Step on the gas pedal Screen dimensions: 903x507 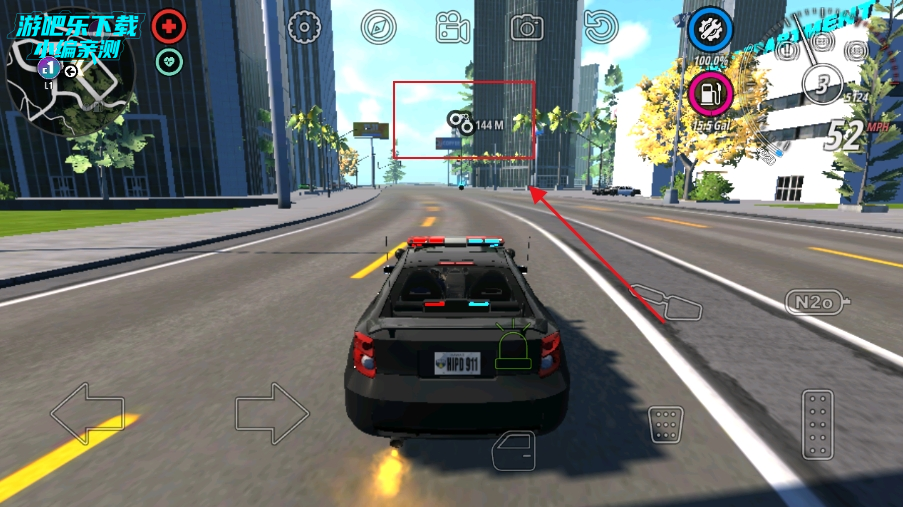(817, 424)
